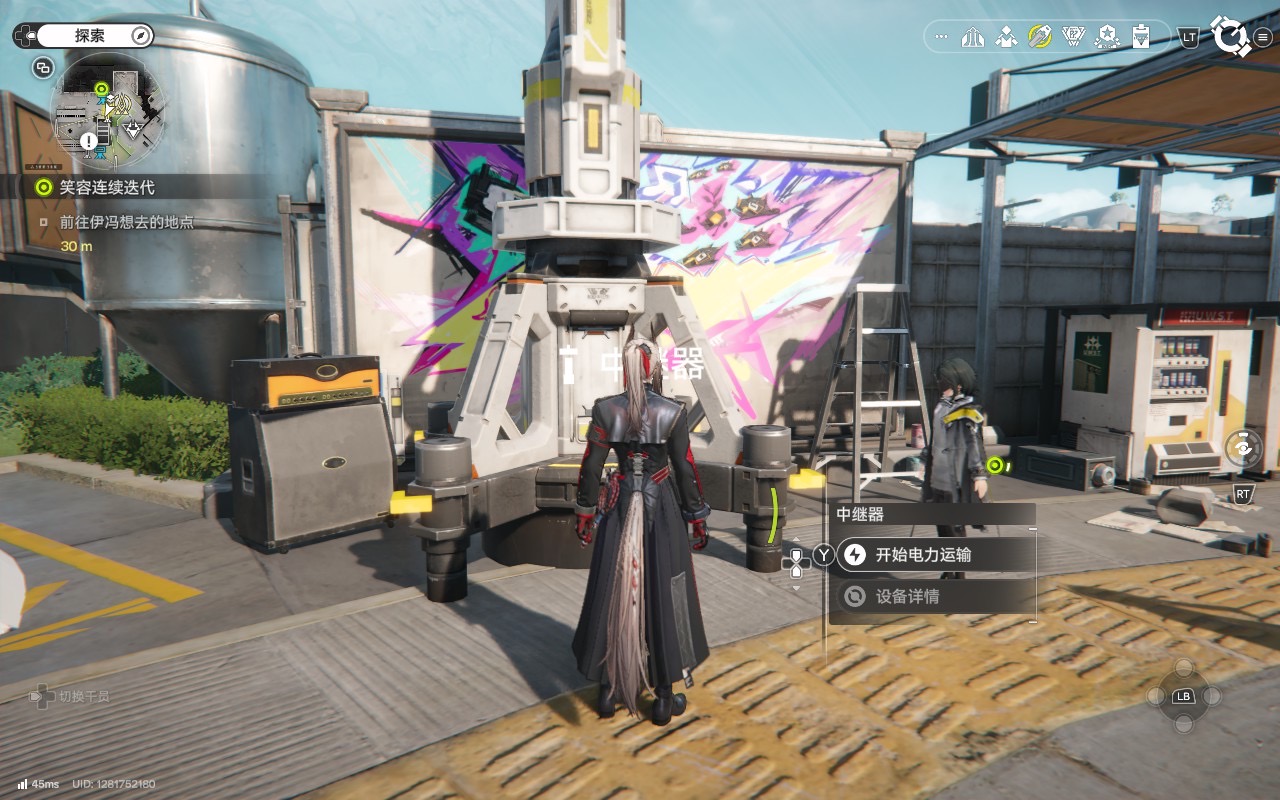Activate the circular skill icon above RT
This screenshot has width=1280, height=800.
click(x=1243, y=449)
